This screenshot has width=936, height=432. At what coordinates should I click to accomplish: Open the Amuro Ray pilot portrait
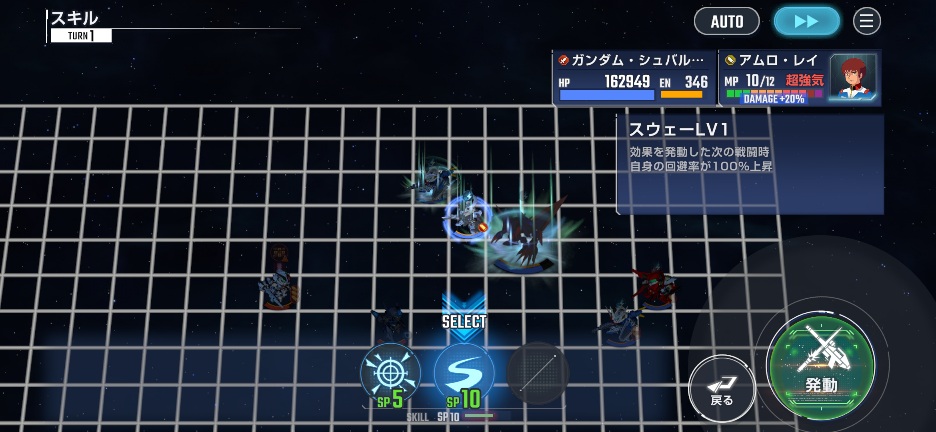pyautogui.click(x=853, y=77)
